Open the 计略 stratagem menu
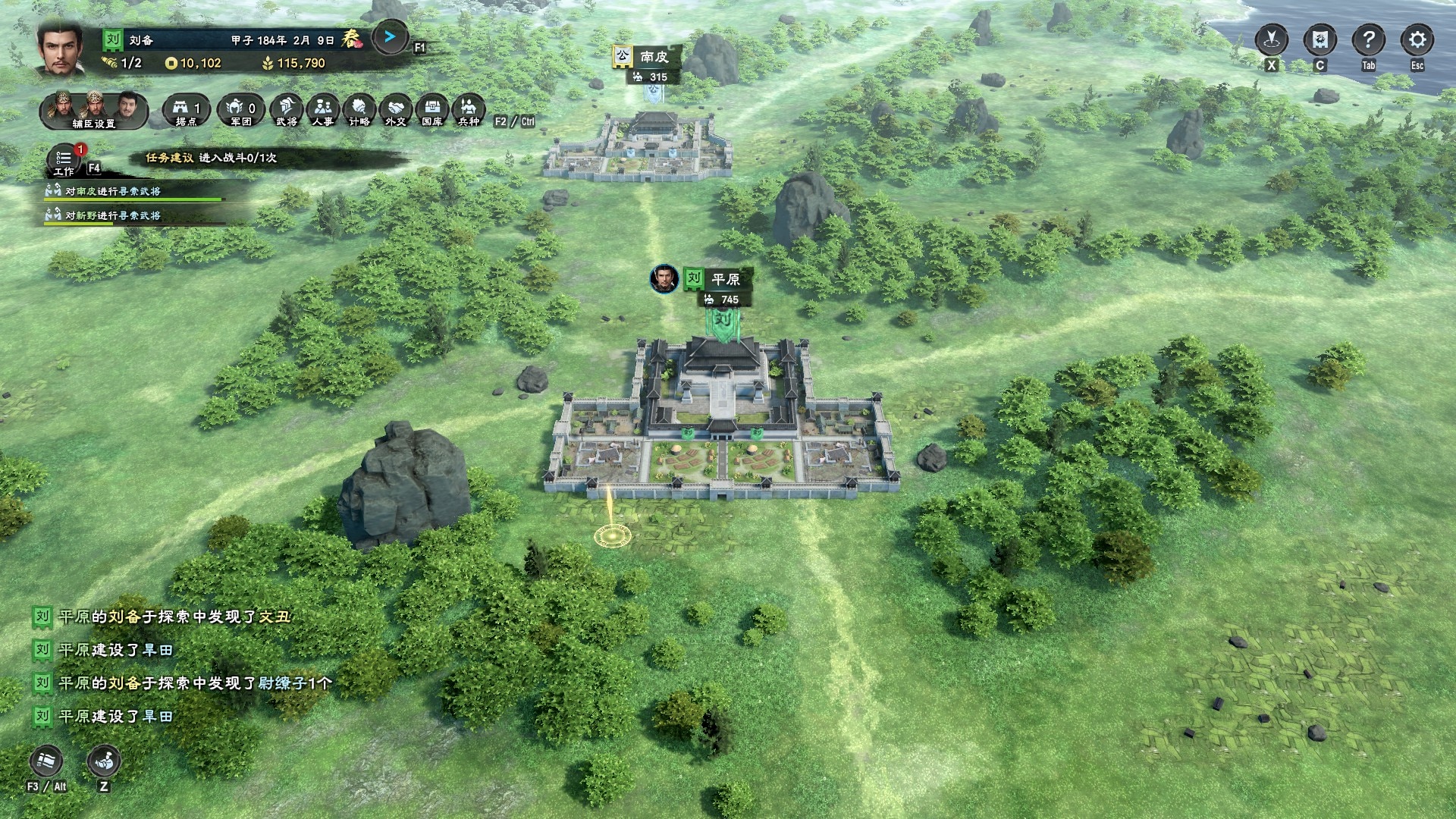The image size is (1456, 819). coord(359,111)
